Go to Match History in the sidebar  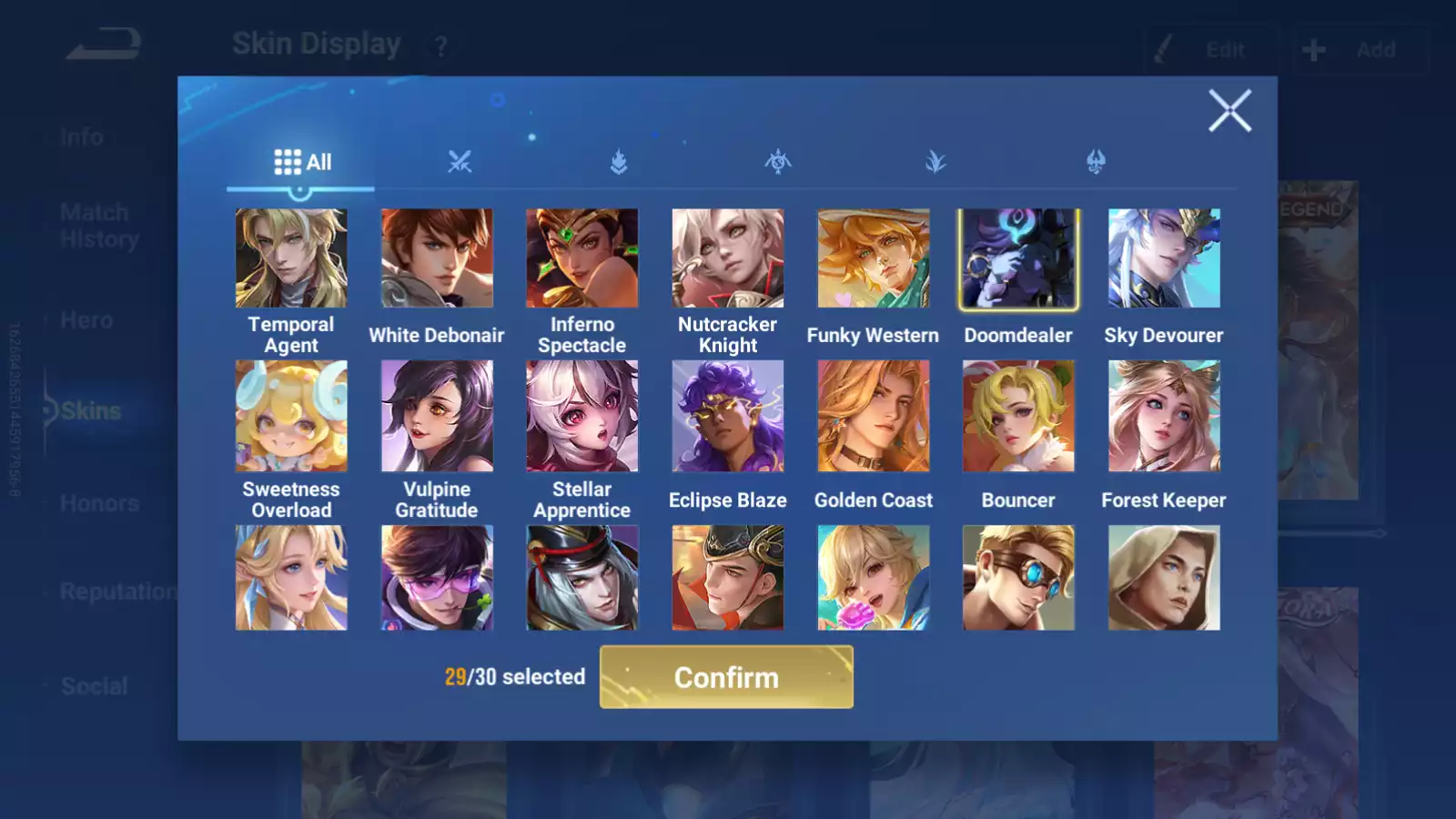(94, 225)
